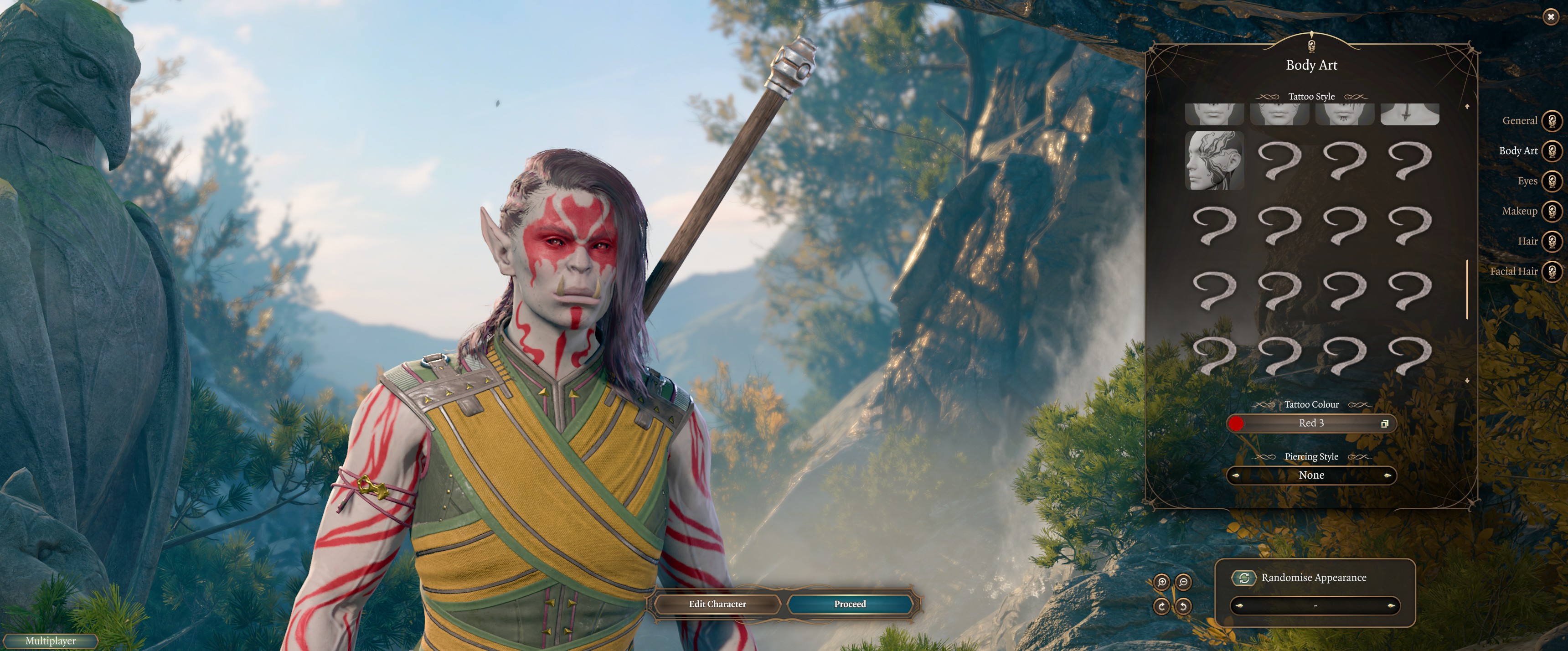
Task: Select the Facial Hair section
Action: [x=1552, y=271]
